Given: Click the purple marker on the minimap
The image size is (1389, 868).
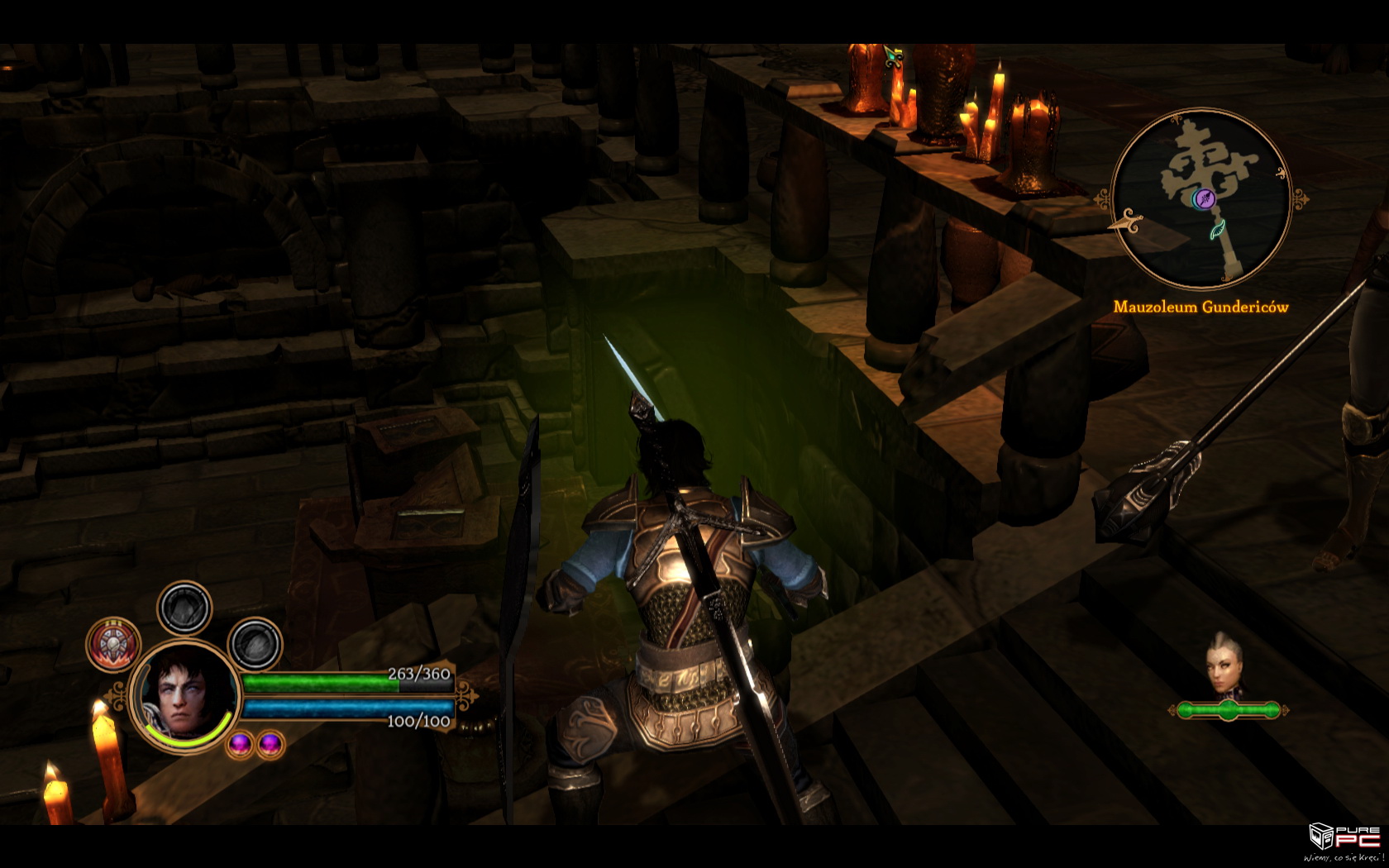Looking at the screenshot, I should (x=1204, y=198).
